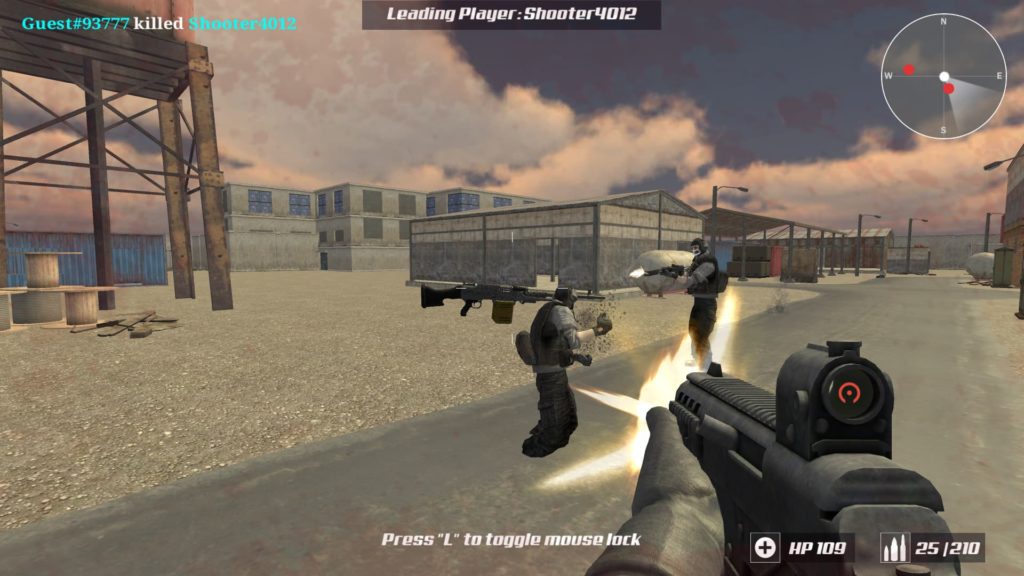Click the Leading Player Shooter4012 banner

511,14
